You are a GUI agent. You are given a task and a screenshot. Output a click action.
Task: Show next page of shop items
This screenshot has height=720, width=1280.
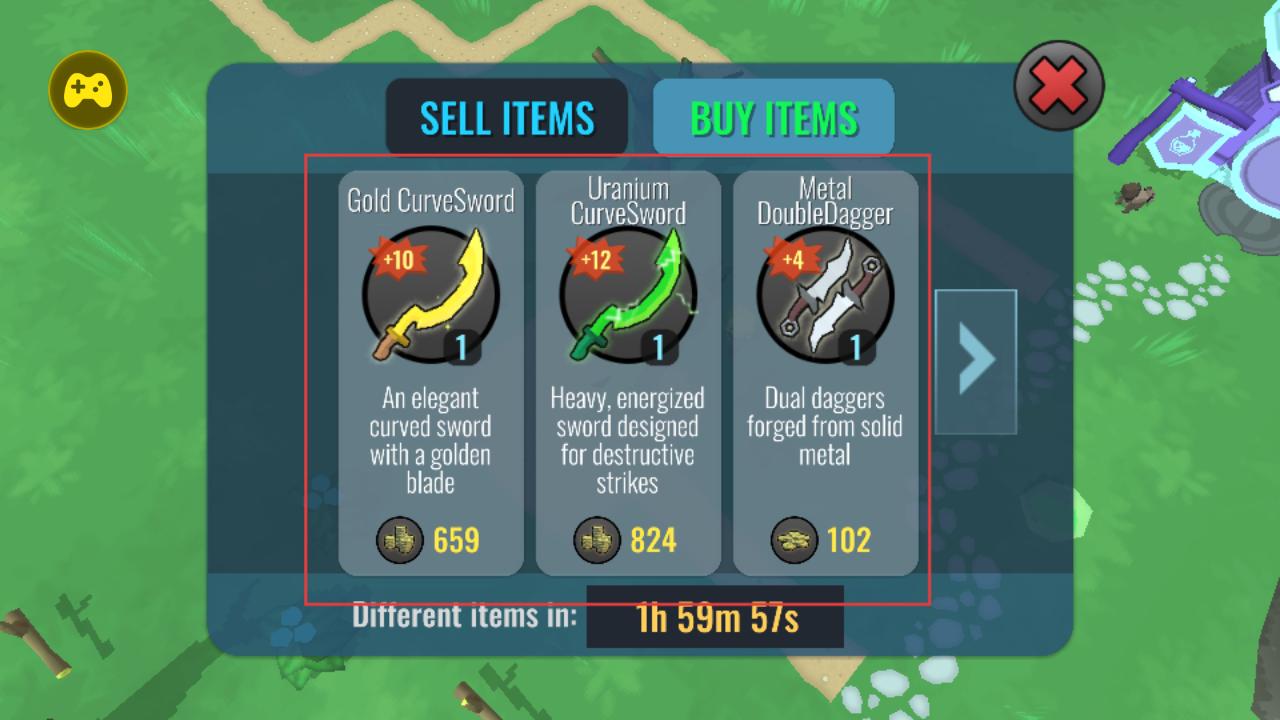[x=975, y=361]
